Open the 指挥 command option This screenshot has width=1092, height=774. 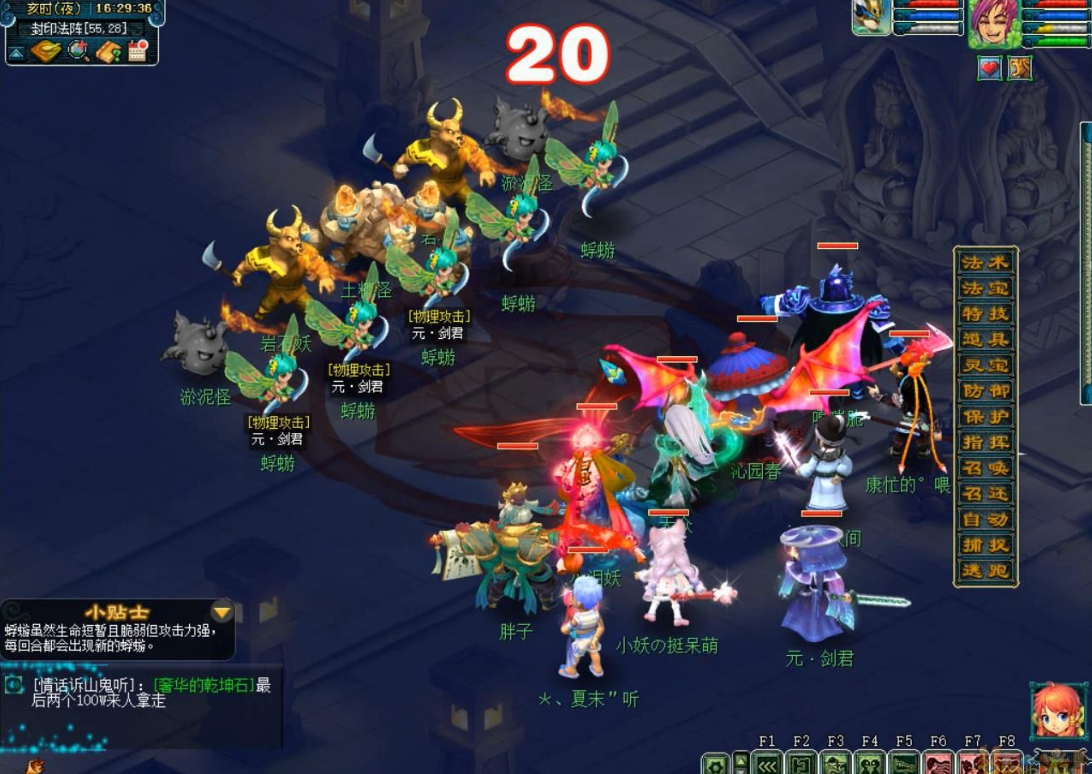click(985, 442)
